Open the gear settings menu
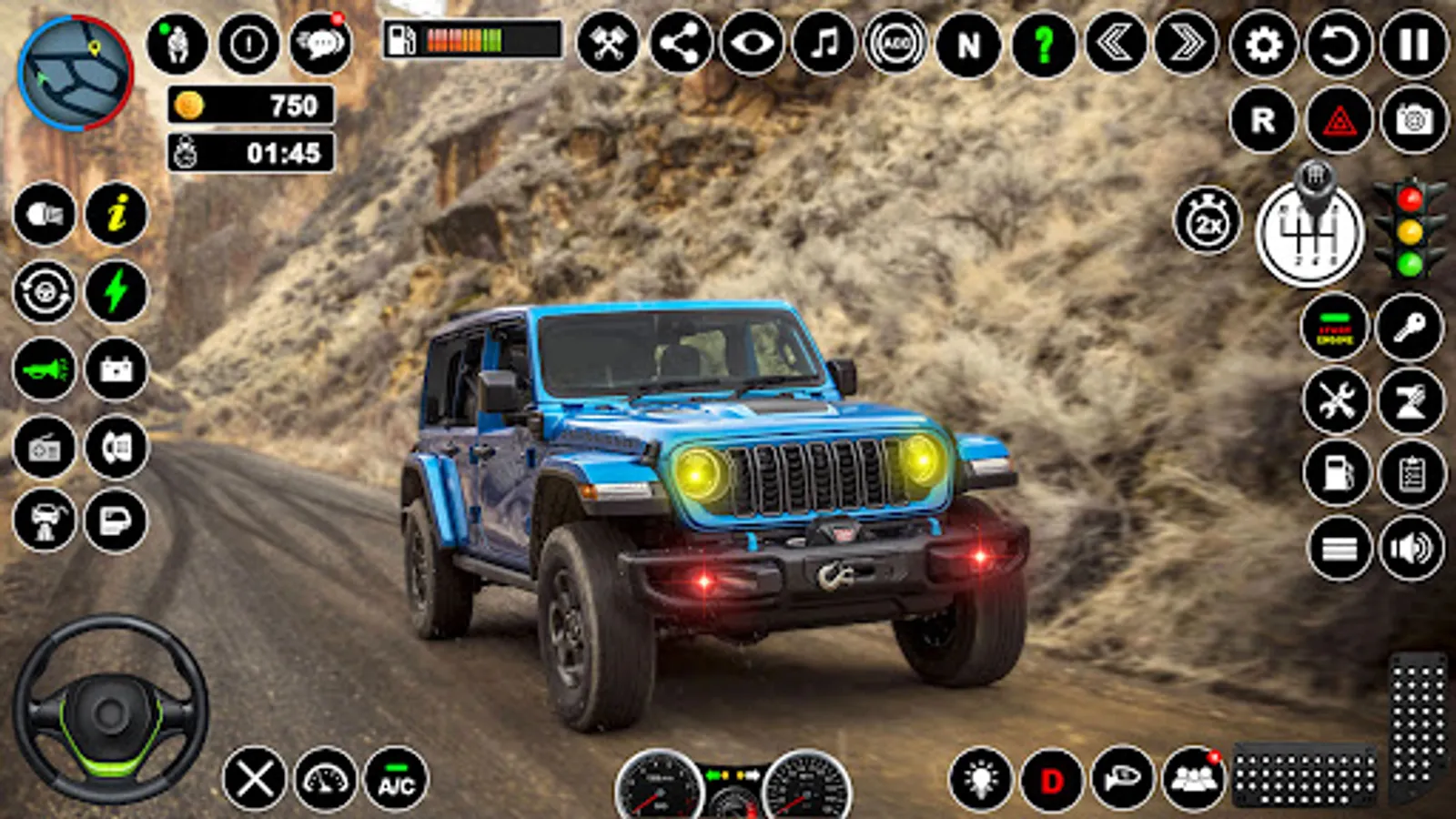 (x=1263, y=44)
